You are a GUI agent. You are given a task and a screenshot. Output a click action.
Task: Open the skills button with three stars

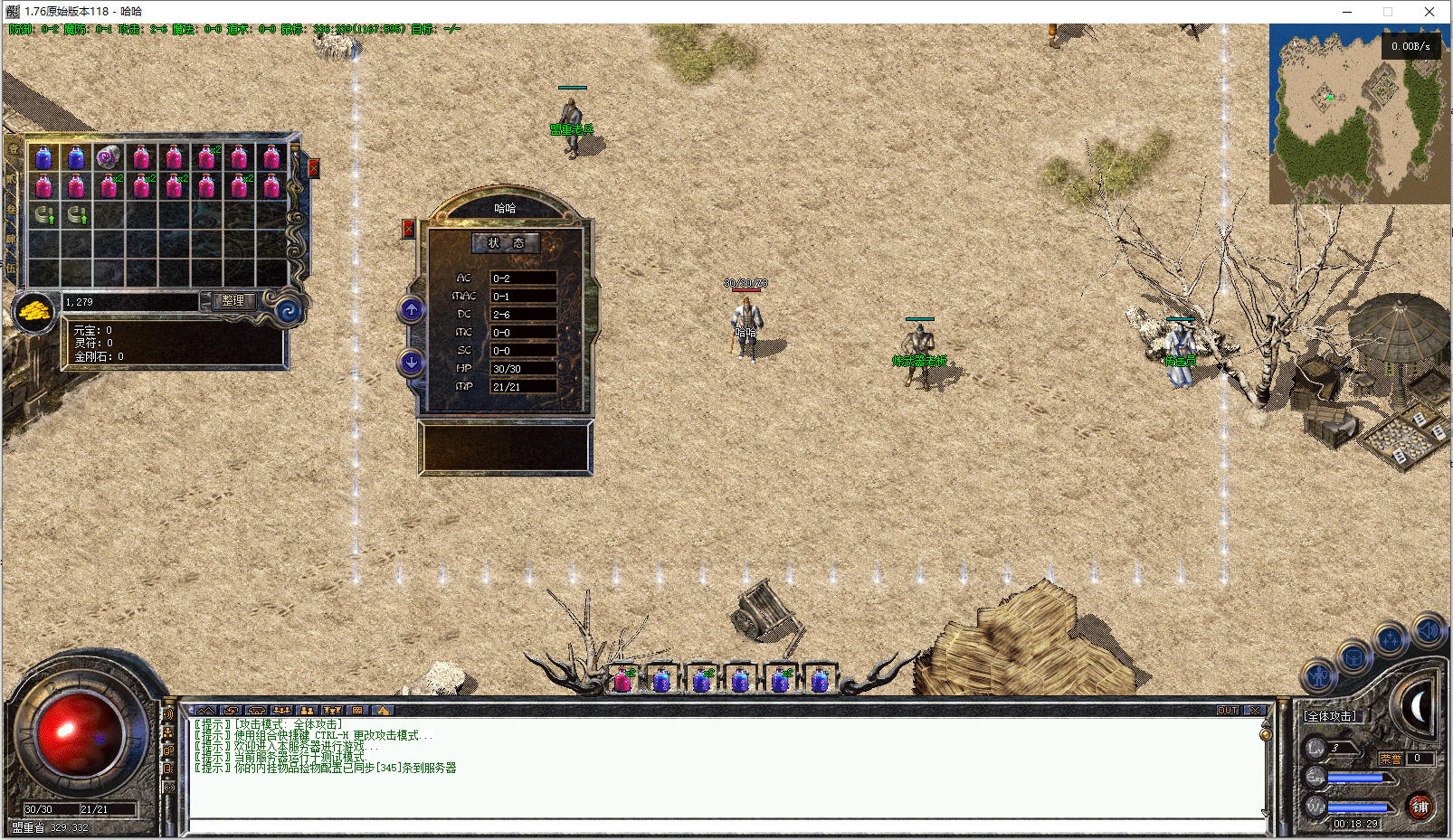coord(1390,640)
